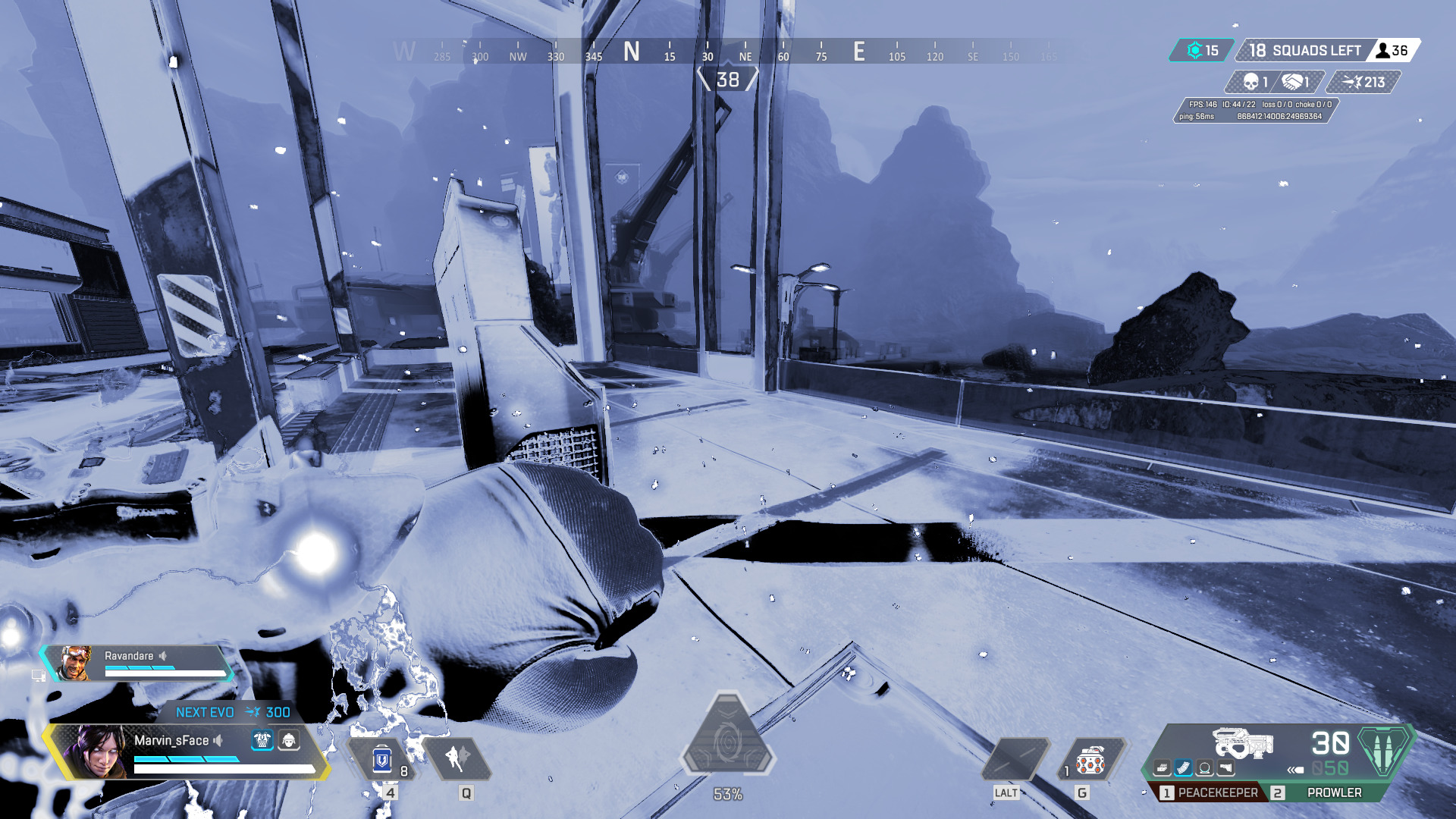Click the handshake assists icon
Viewport: 1456px width, 819px height.
[1292, 82]
